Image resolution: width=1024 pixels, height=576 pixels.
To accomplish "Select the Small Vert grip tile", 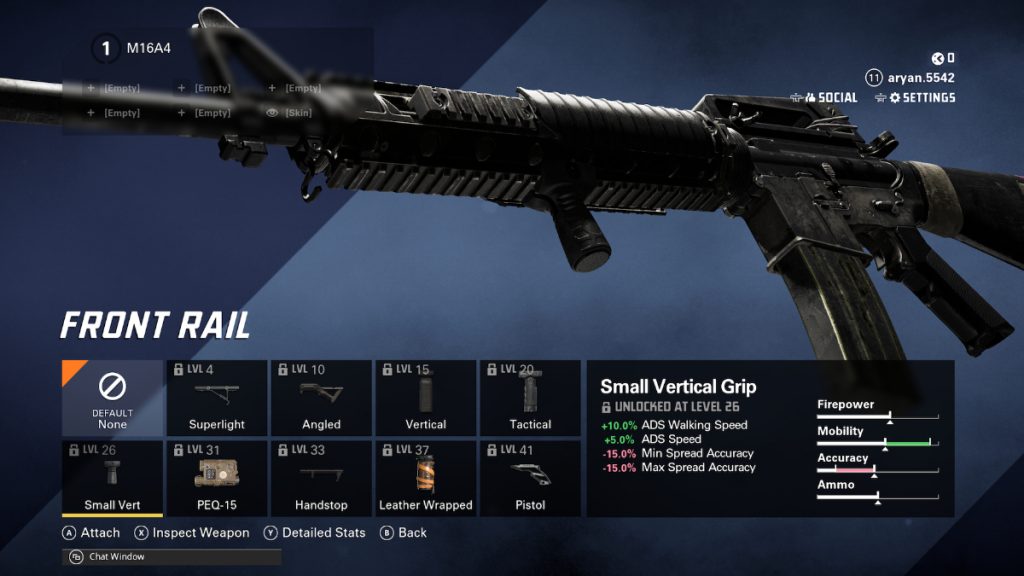I will coord(112,479).
